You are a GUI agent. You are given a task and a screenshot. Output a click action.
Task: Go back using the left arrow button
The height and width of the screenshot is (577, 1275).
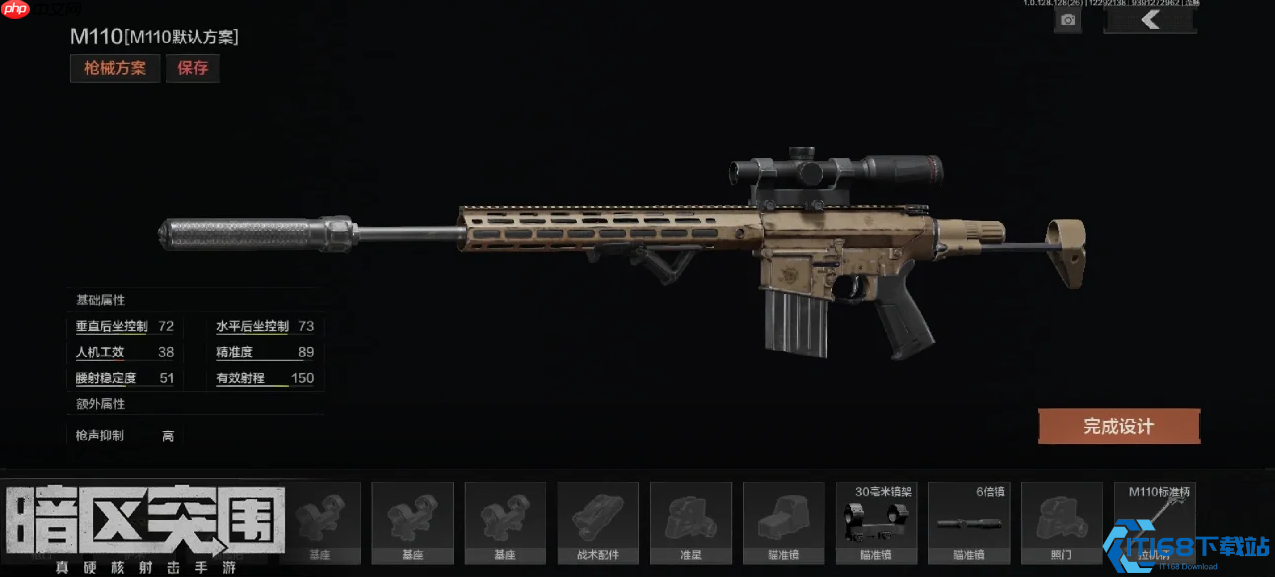pyautogui.click(x=1150, y=20)
